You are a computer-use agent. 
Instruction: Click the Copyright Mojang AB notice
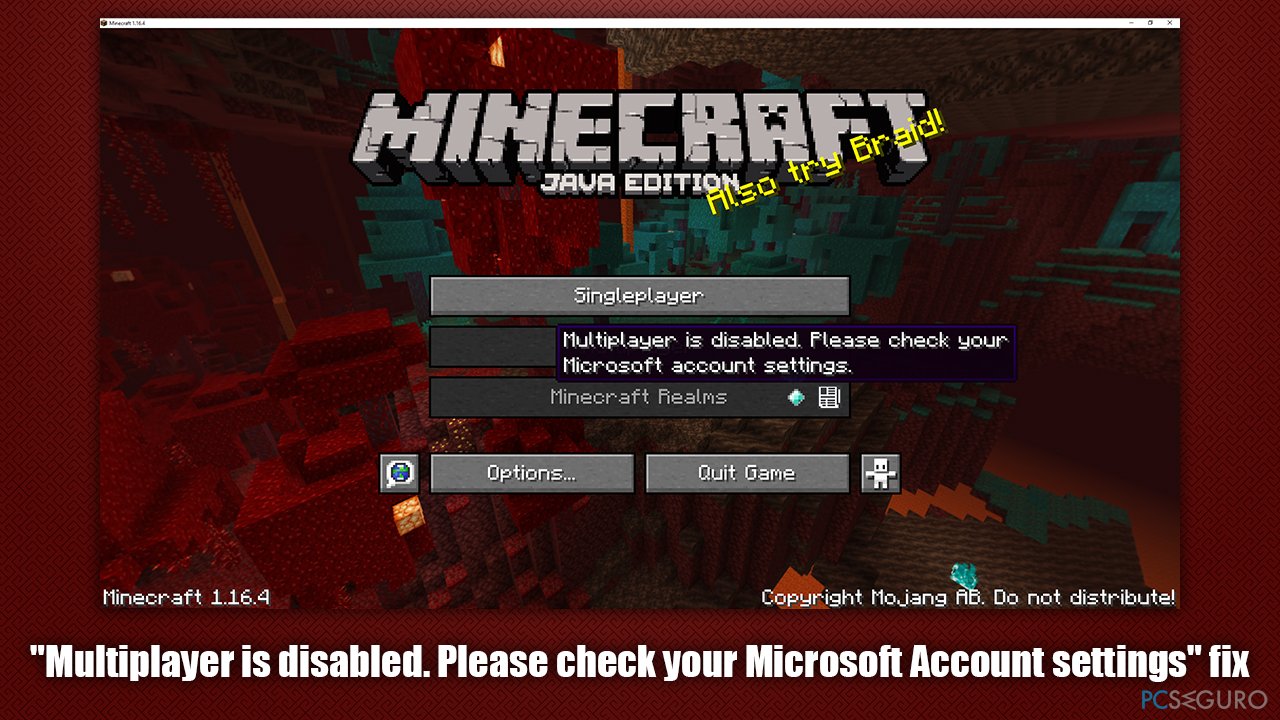tap(968, 597)
